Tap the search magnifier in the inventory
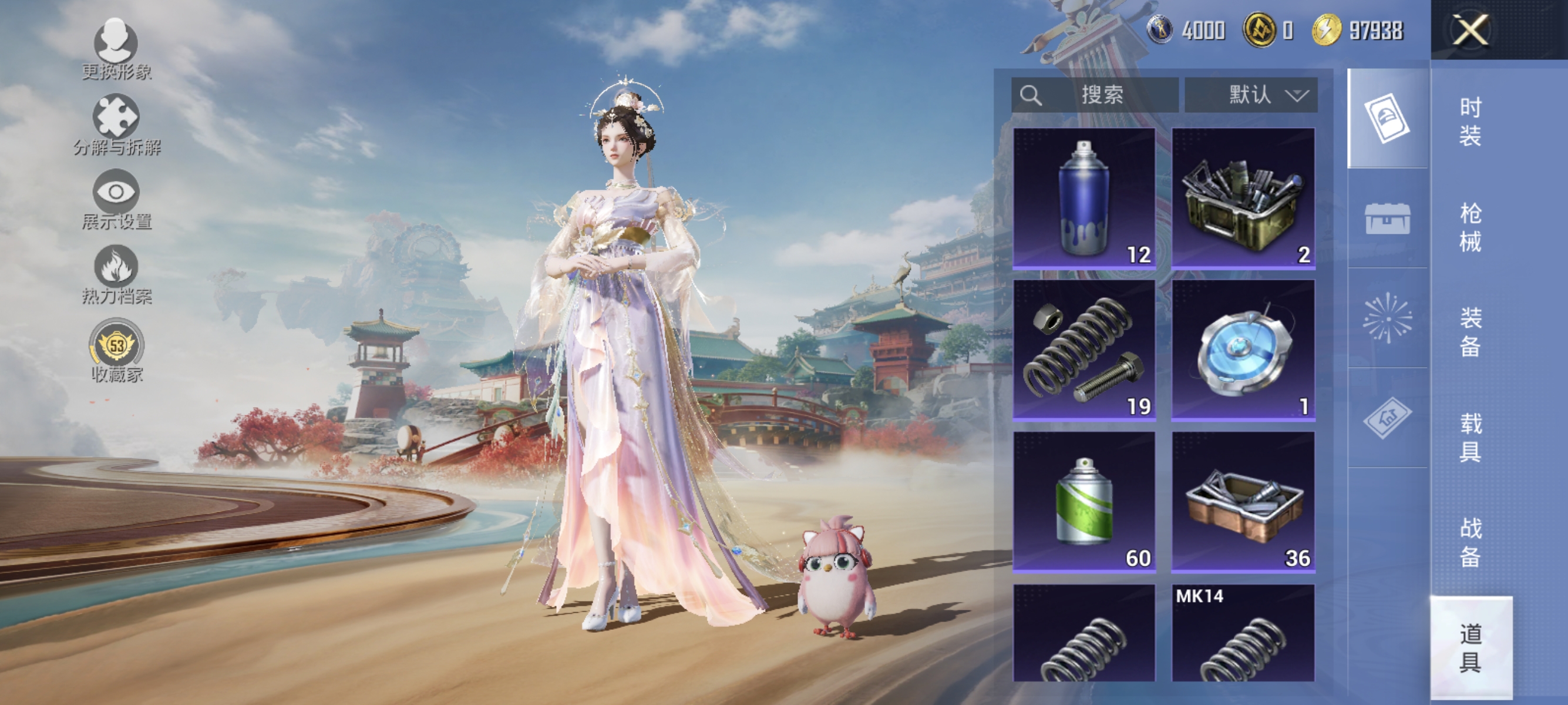1568x705 pixels. click(1032, 95)
